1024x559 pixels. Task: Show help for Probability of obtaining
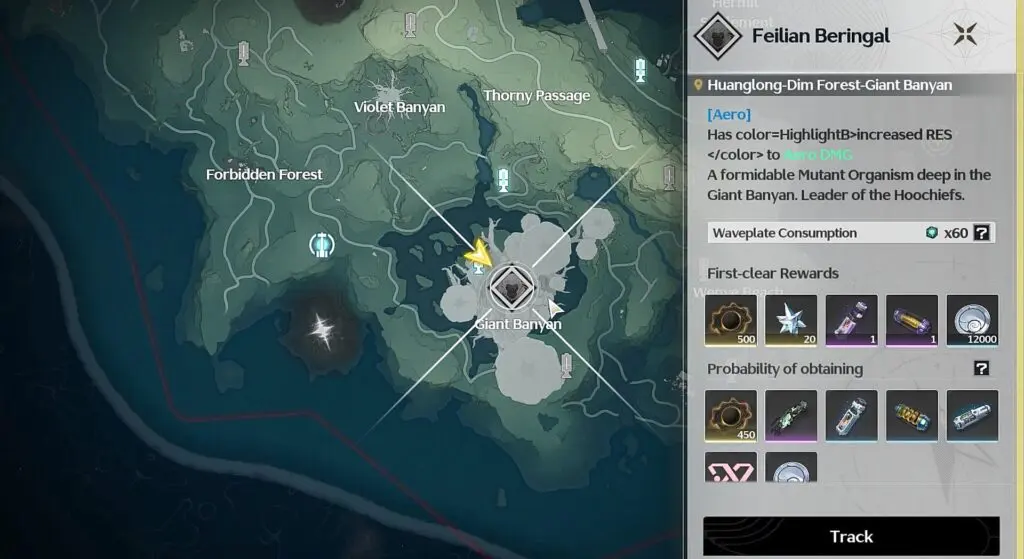(982, 369)
